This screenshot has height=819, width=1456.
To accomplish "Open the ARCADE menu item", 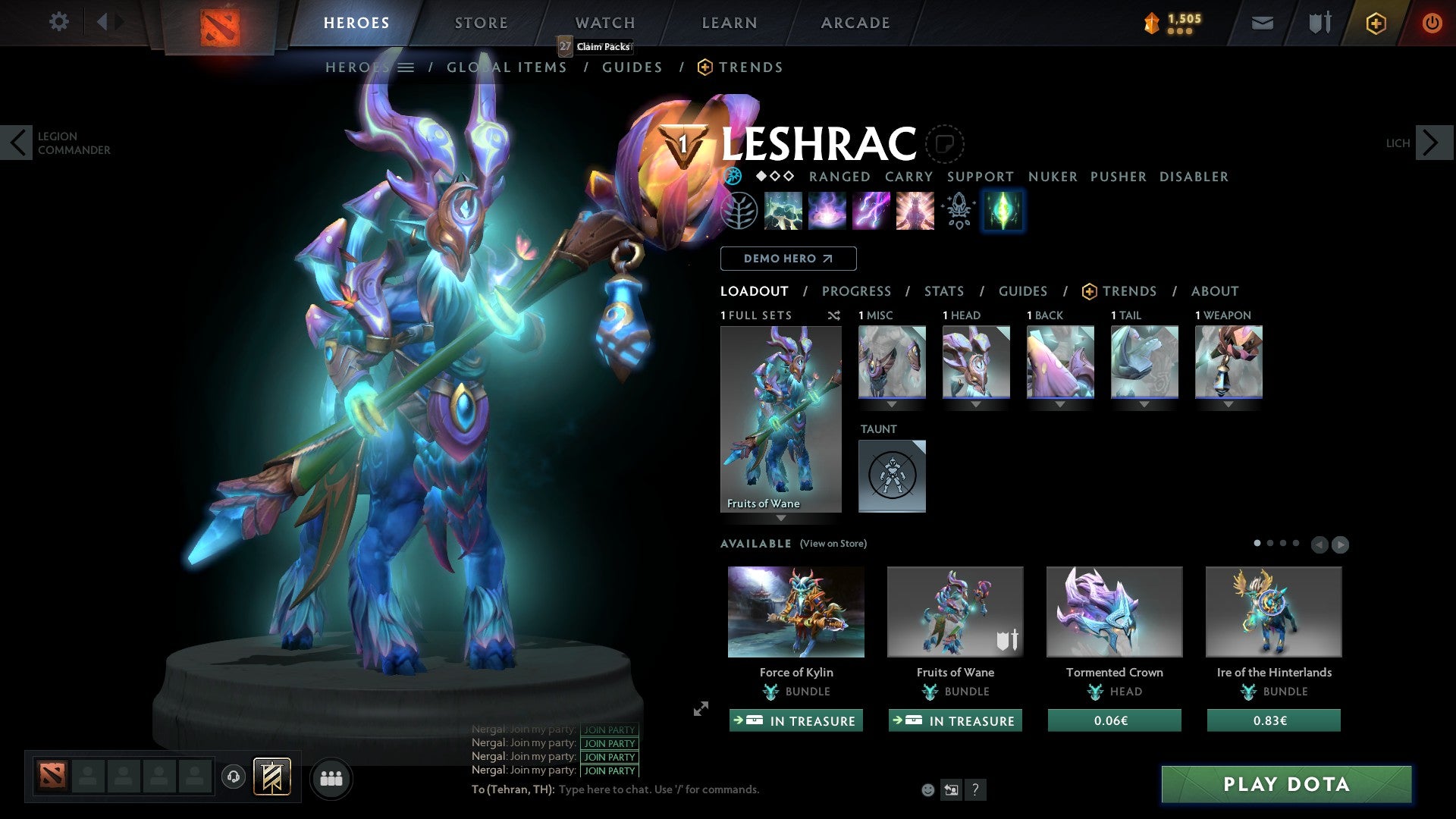I will coord(855,23).
